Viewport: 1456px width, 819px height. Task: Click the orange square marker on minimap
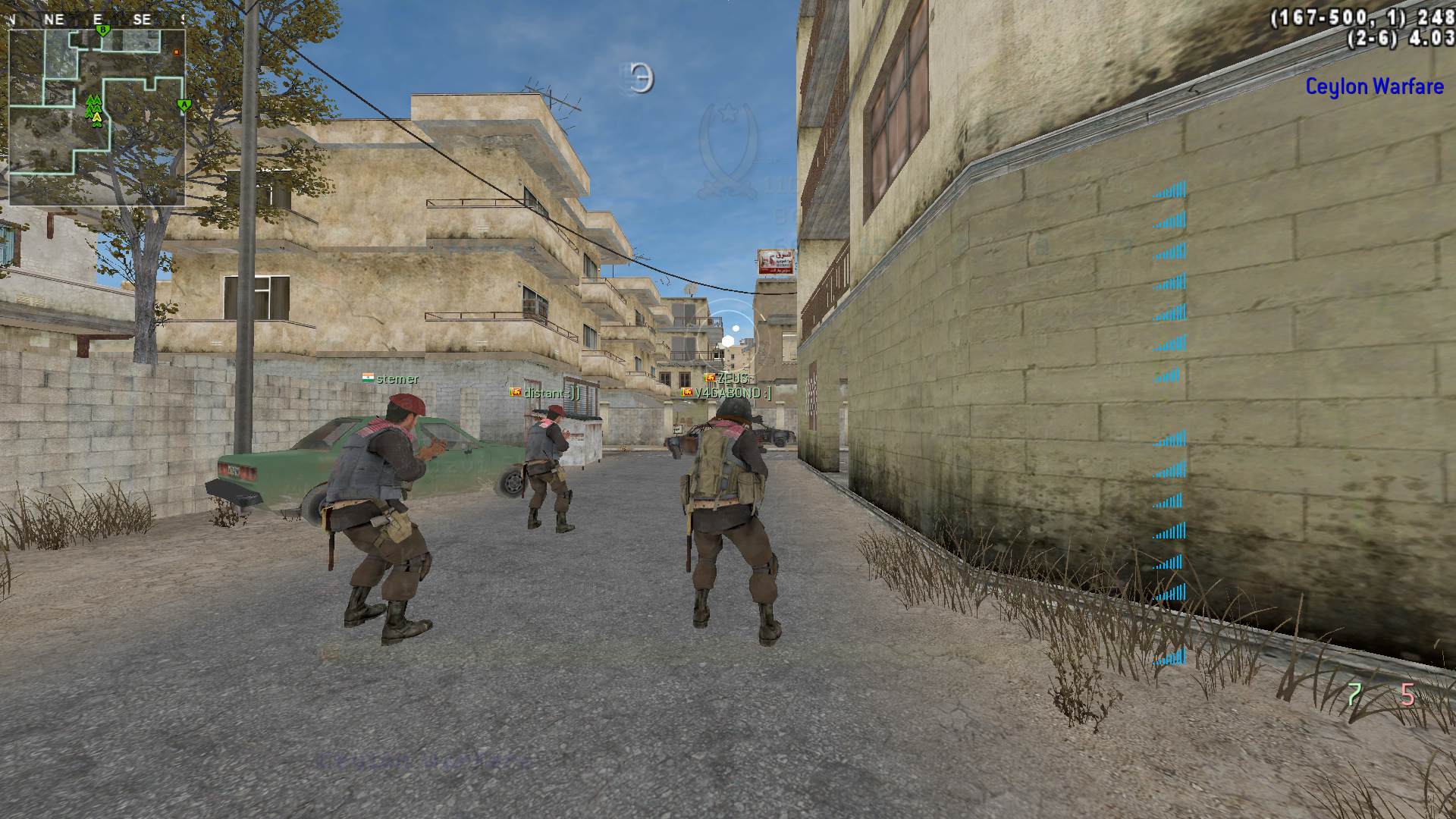coord(177,52)
